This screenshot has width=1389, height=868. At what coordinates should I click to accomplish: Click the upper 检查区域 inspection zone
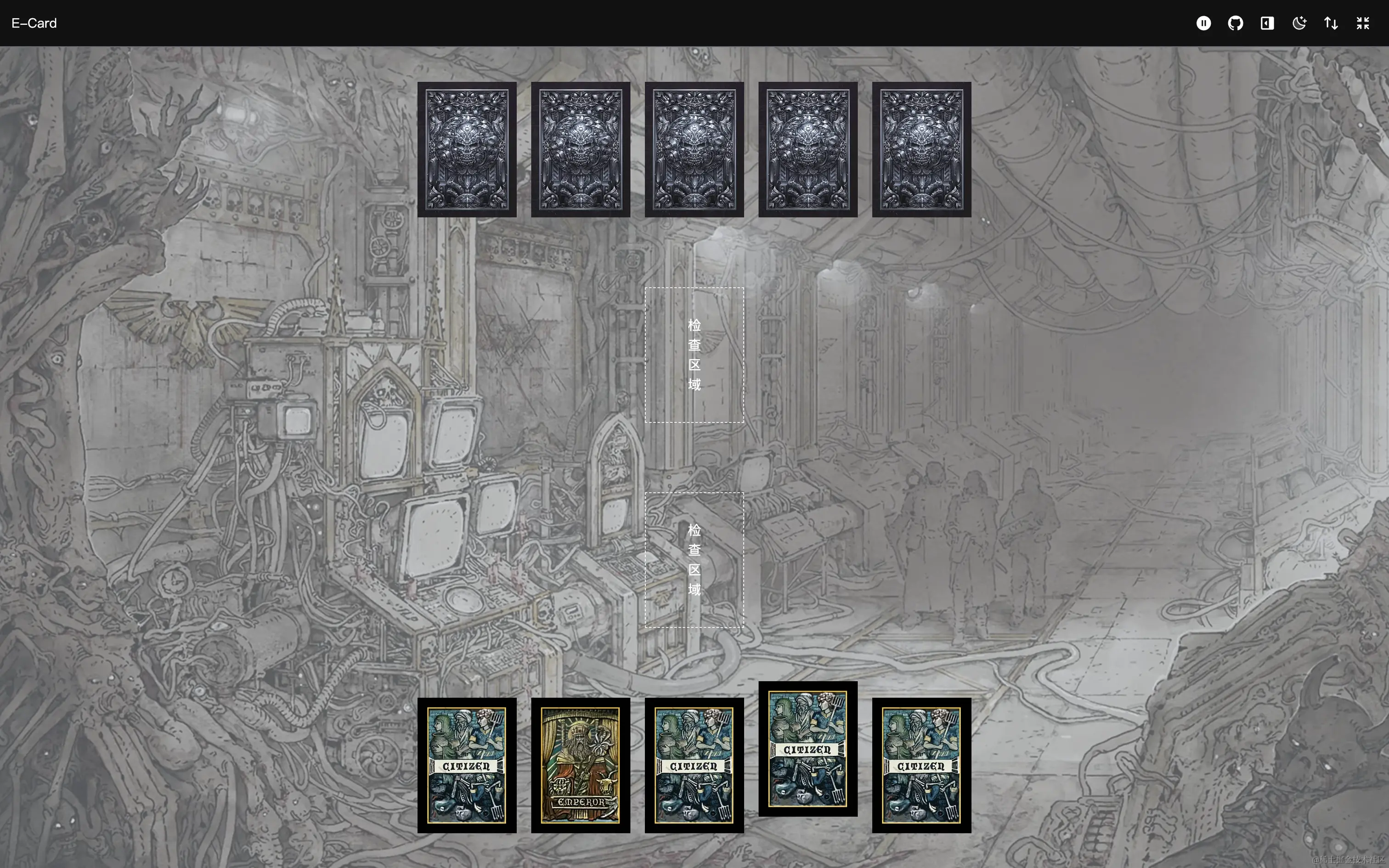click(694, 354)
